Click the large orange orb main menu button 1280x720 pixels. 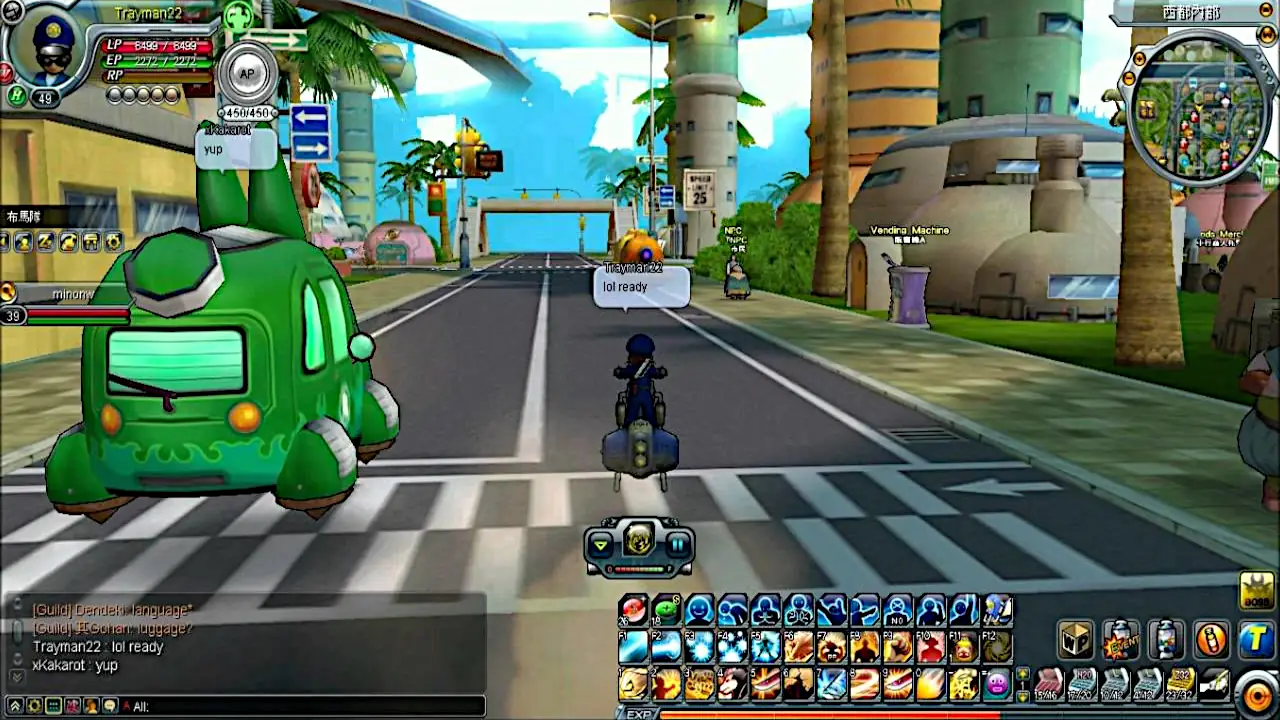[x=1257, y=693]
